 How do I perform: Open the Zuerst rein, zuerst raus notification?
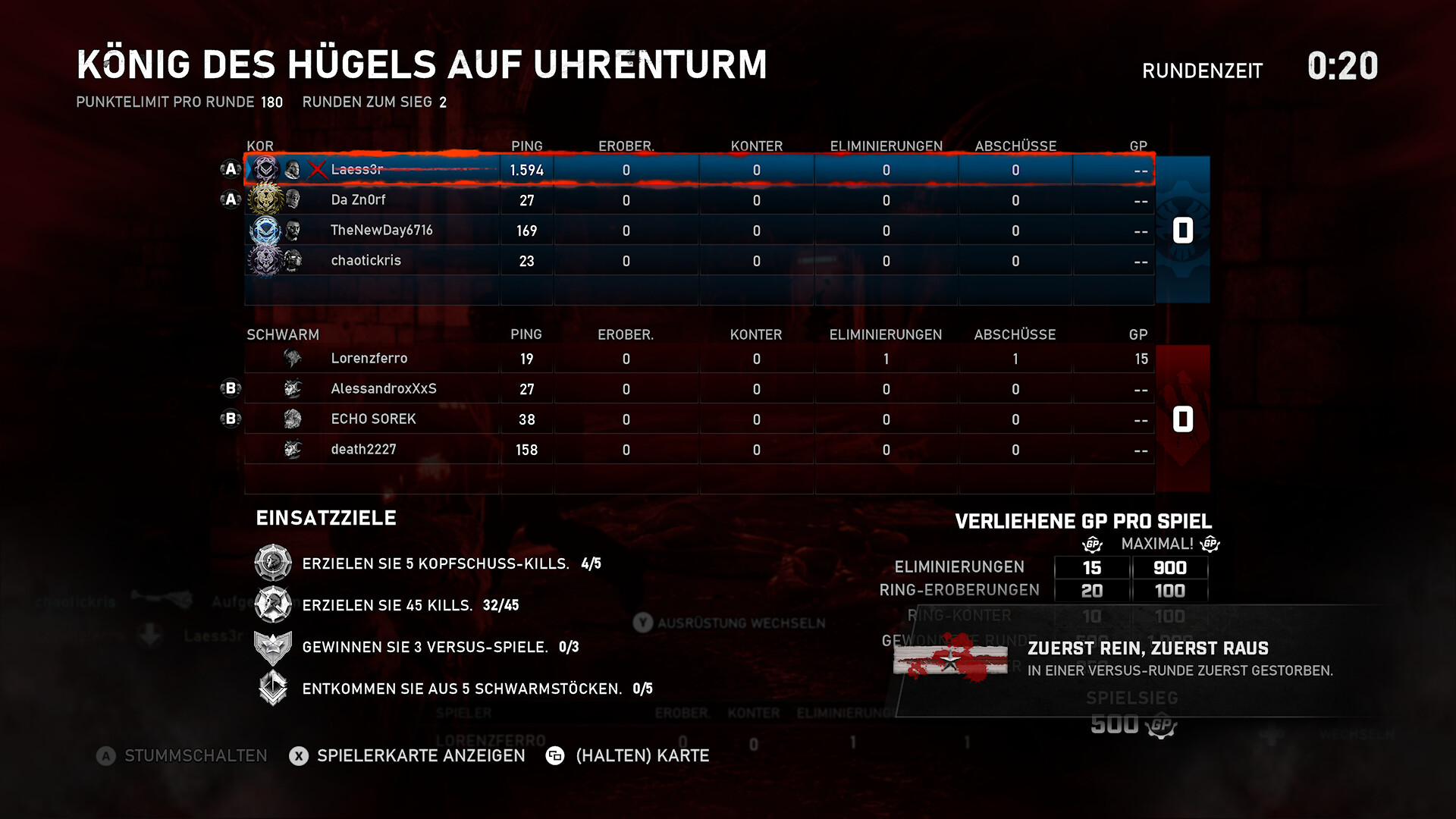pyautogui.click(x=1147, y=658)
